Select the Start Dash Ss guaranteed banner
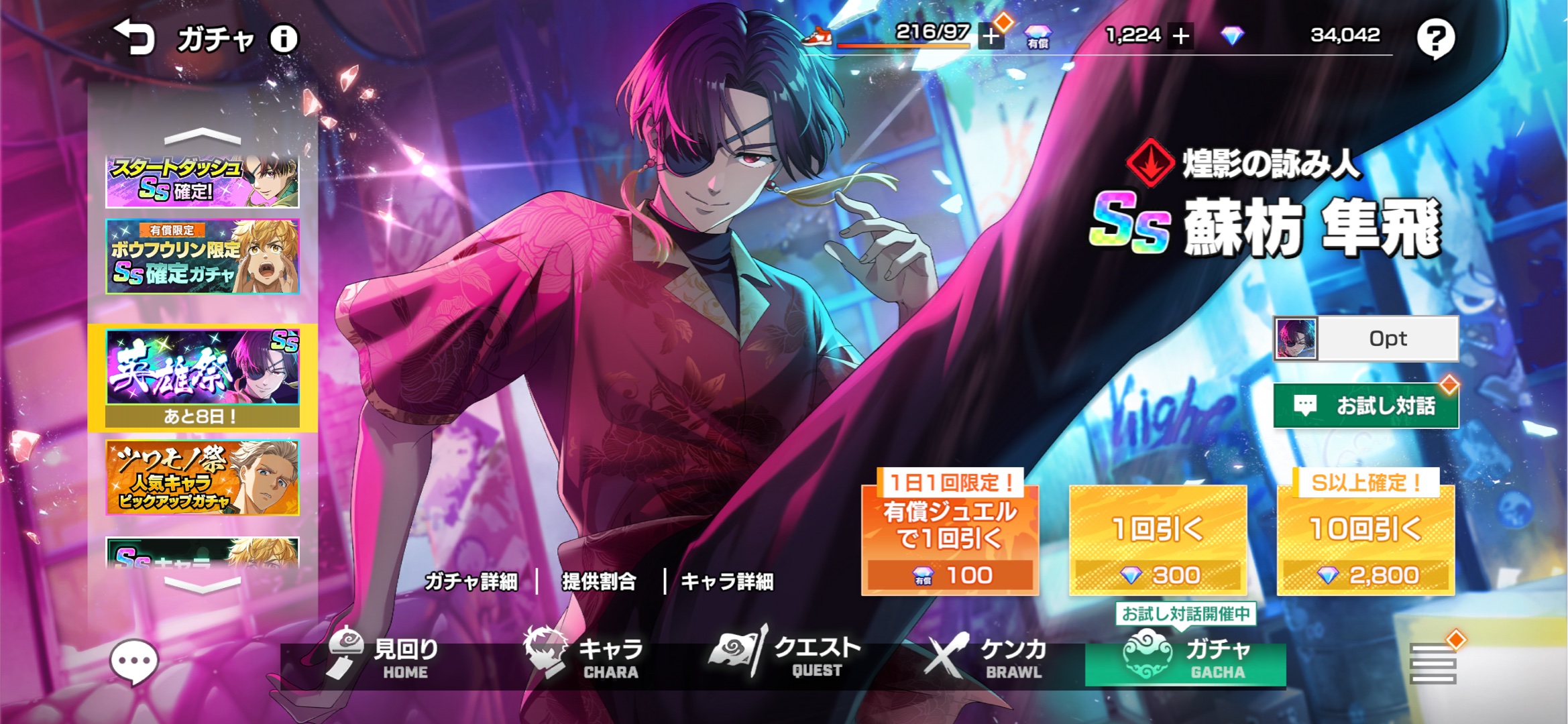Image resolution: width=1568 pixels, height=724 pixels. click(202, 182)
